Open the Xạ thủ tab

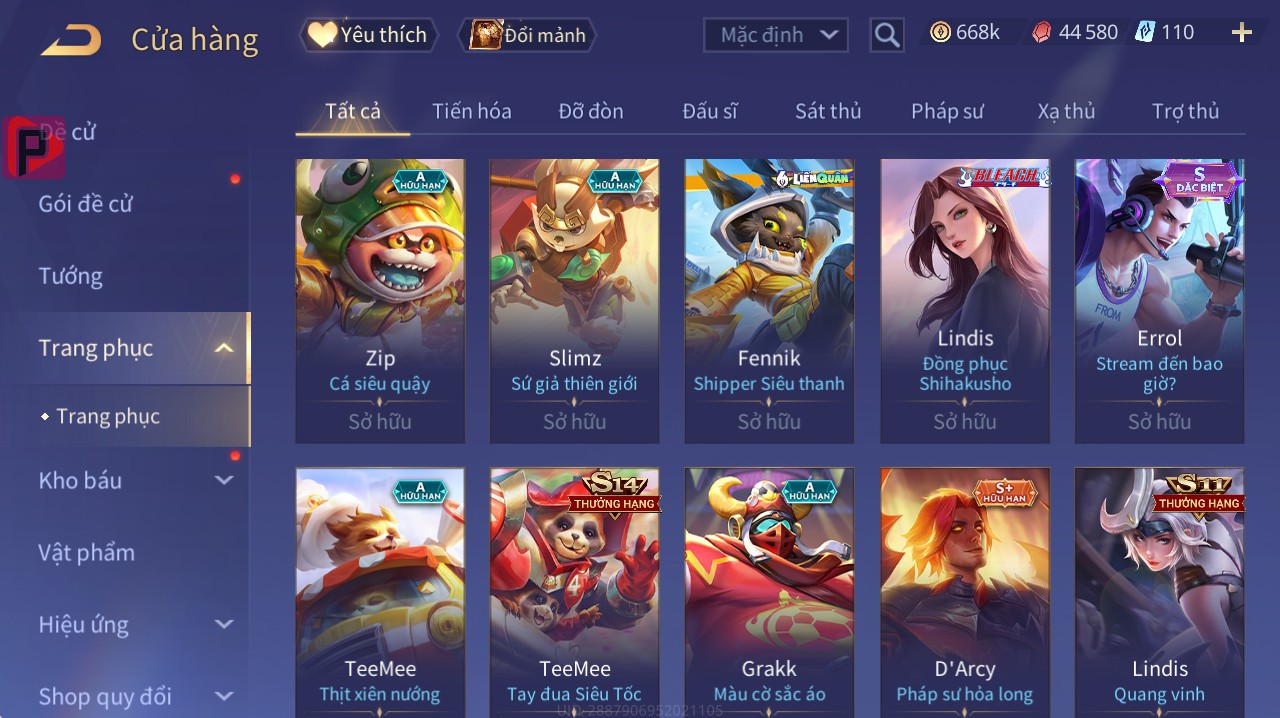click(x=1066, y=111)
